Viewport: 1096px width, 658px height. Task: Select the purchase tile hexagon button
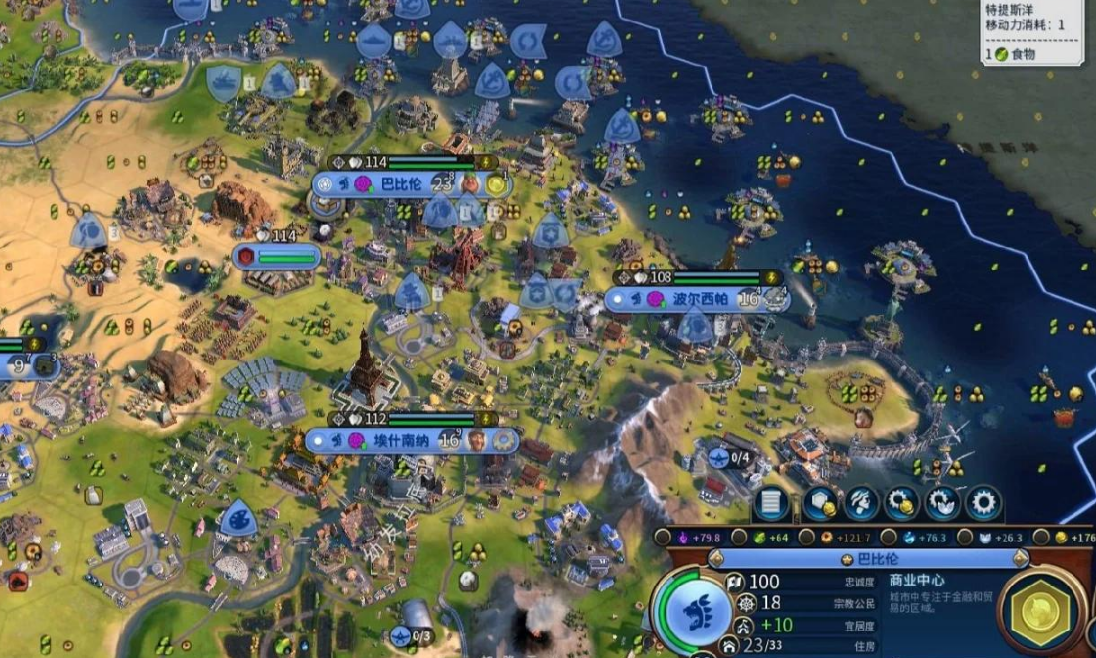pos(818,503)
